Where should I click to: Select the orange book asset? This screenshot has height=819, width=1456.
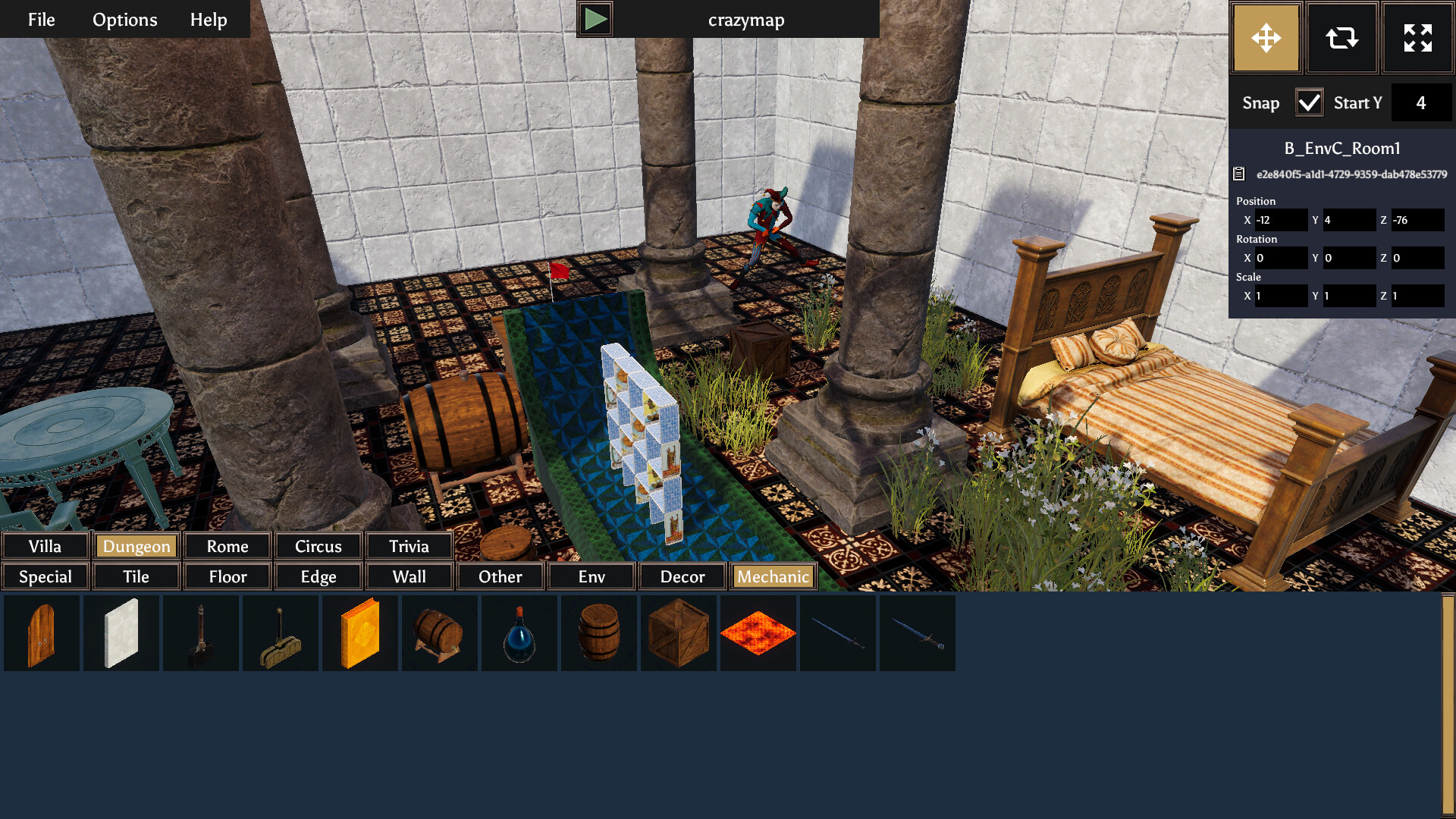(360, 632)
